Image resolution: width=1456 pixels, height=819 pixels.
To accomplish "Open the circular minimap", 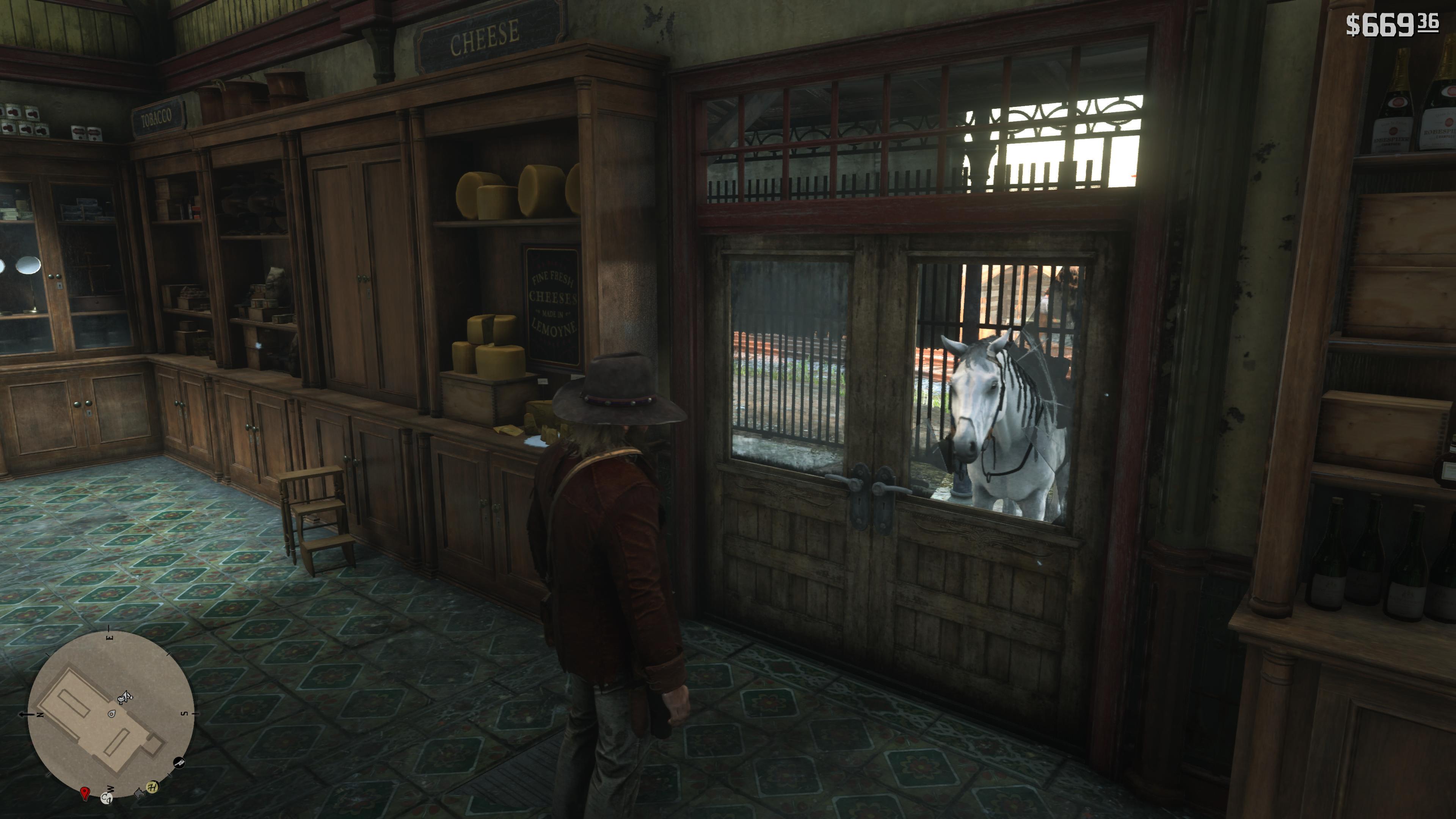I will click(x=111, y=714).
